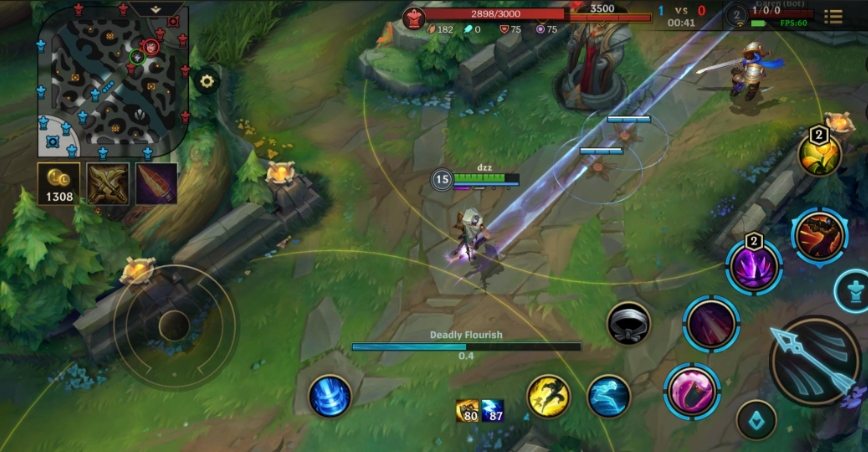Image resolution: width=868 pixels, height=452 pixels.
Task: Tap the turret target button
Action: [851, 291]
